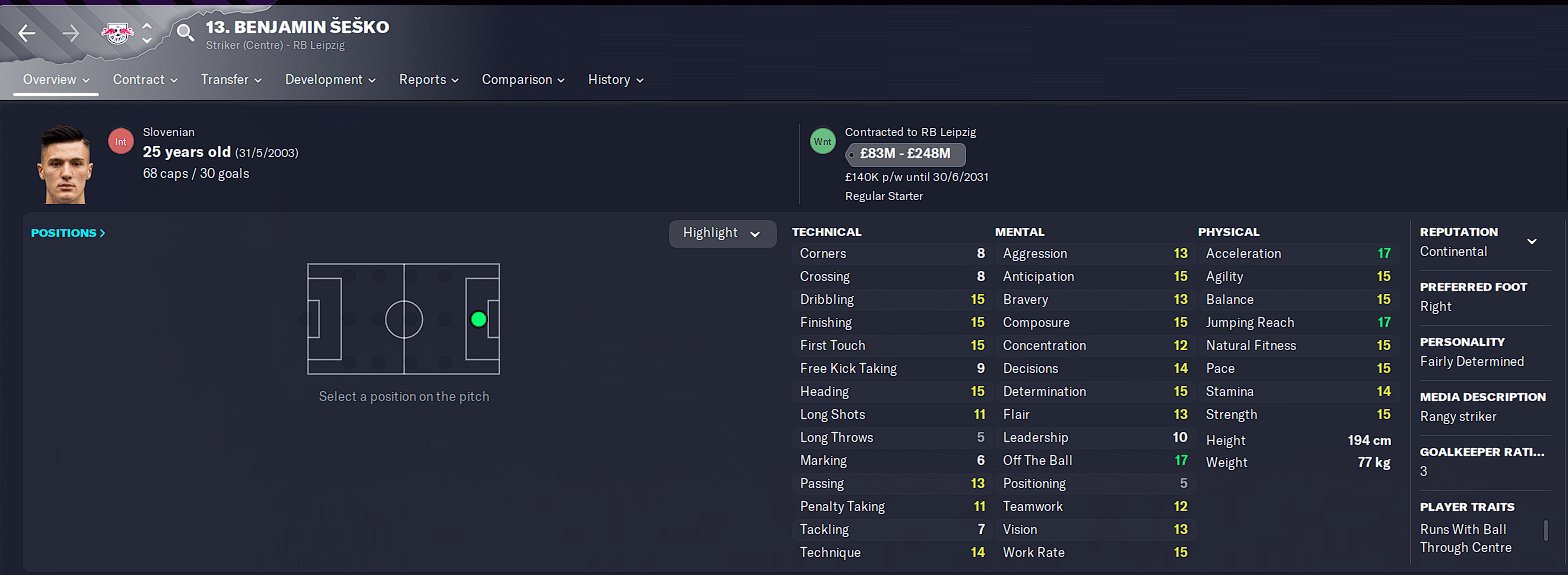Open the Development tab
1568x575 pixels.
330,79
